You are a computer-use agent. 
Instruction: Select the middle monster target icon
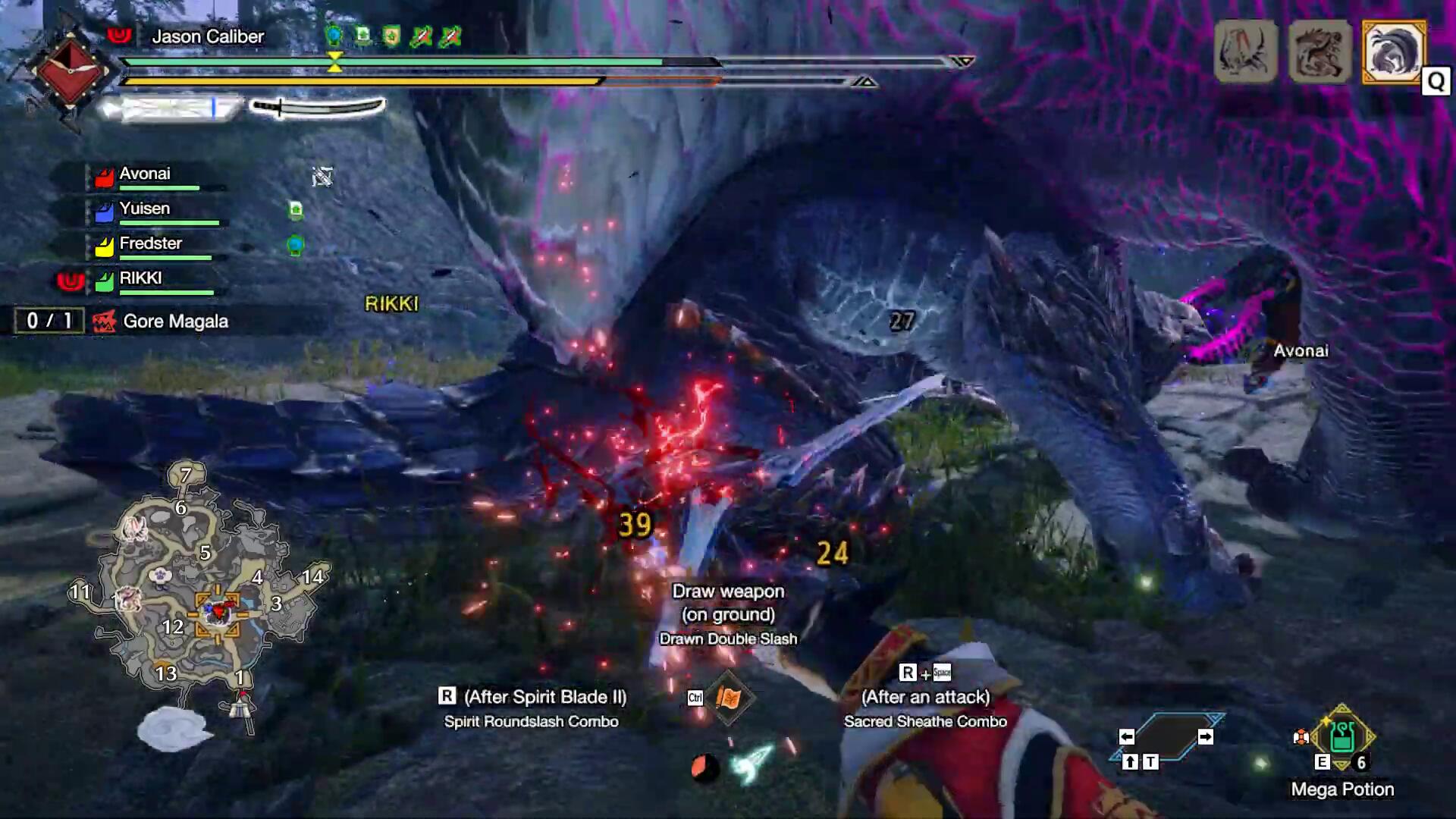(1319, 52)
